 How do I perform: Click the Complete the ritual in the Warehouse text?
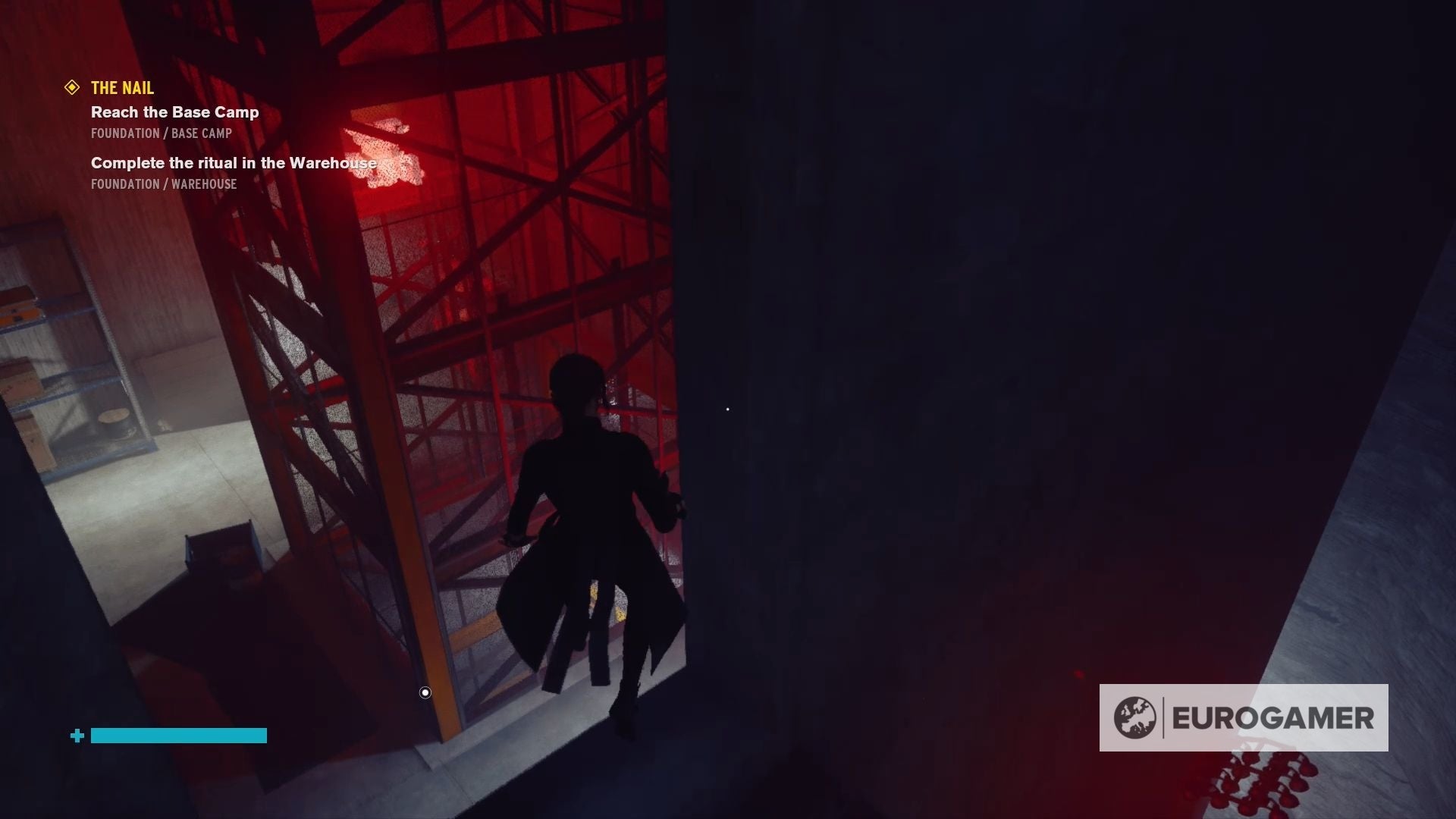point(234,162)
